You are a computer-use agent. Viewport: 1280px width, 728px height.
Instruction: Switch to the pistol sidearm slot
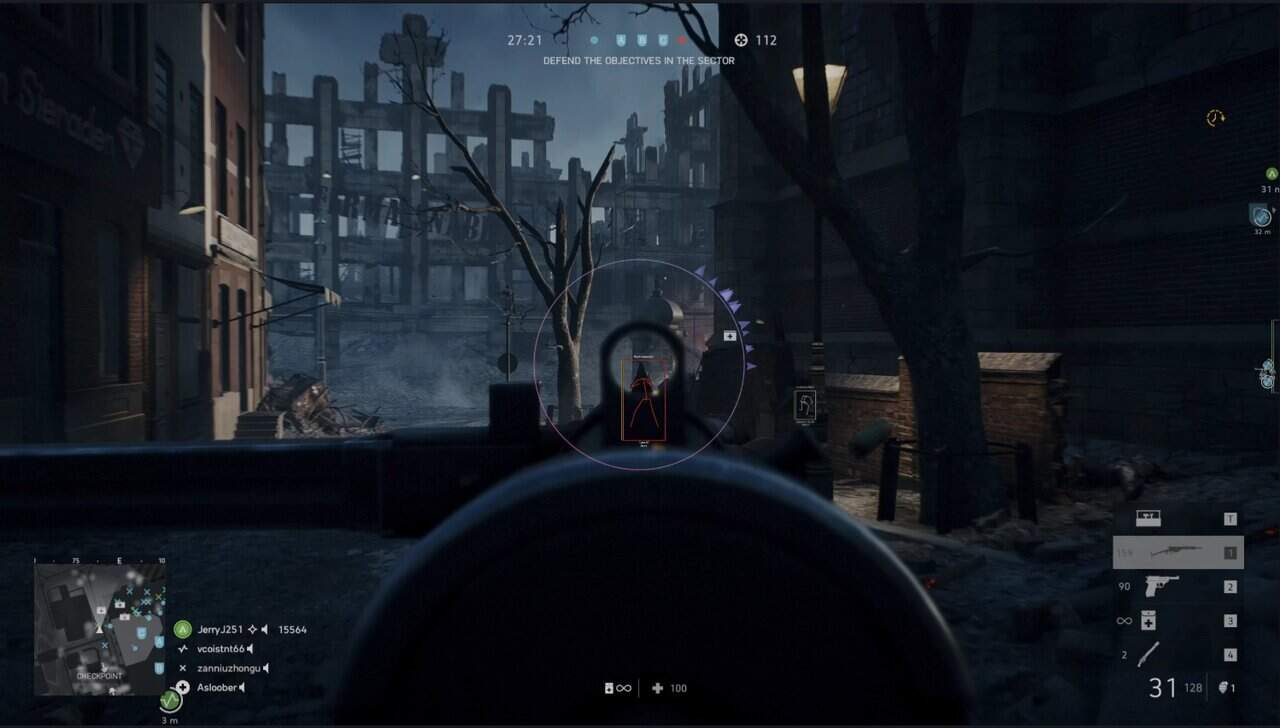click(x=1160, y=587)
